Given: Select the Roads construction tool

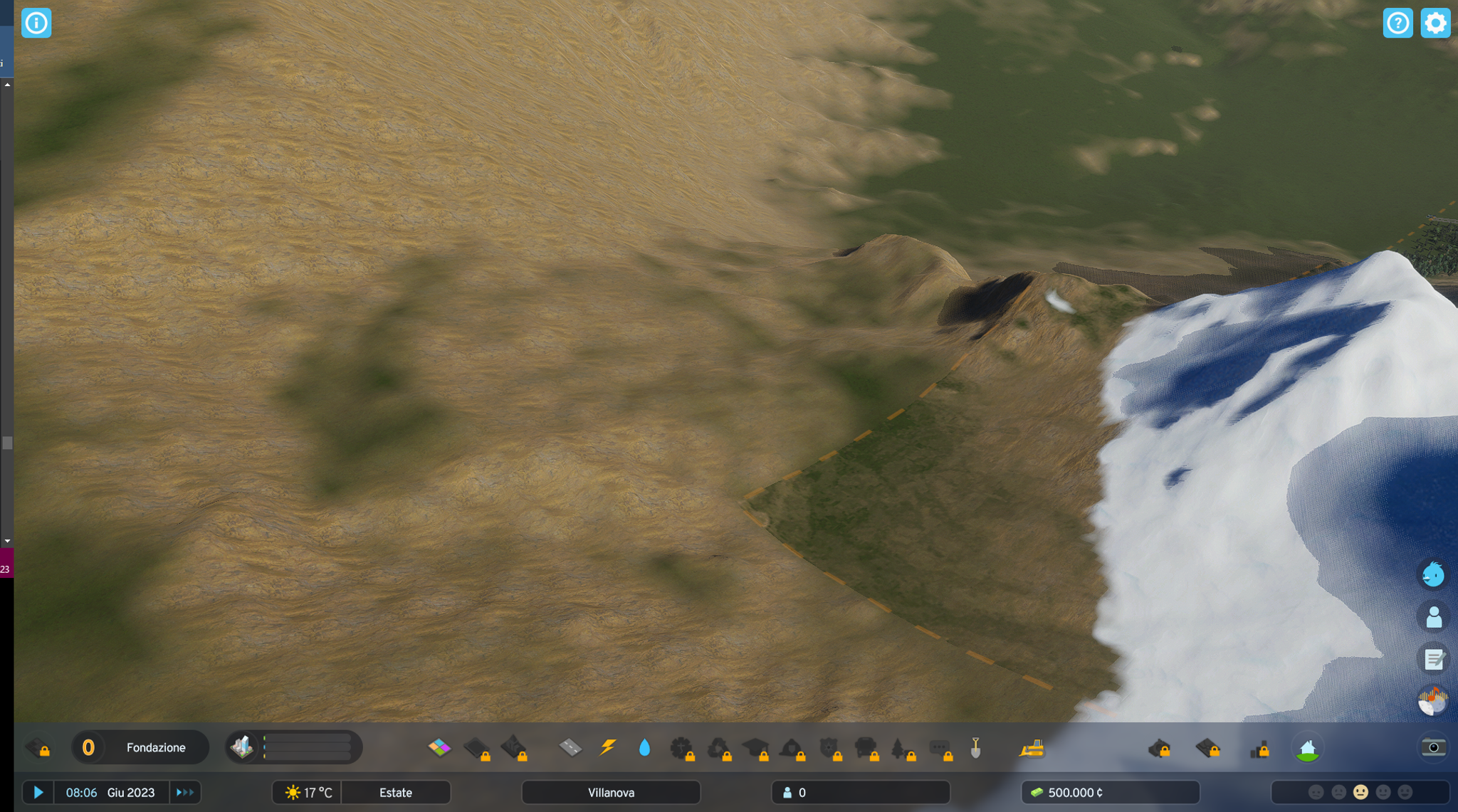Looking at the screenshot, I should 570,749.
